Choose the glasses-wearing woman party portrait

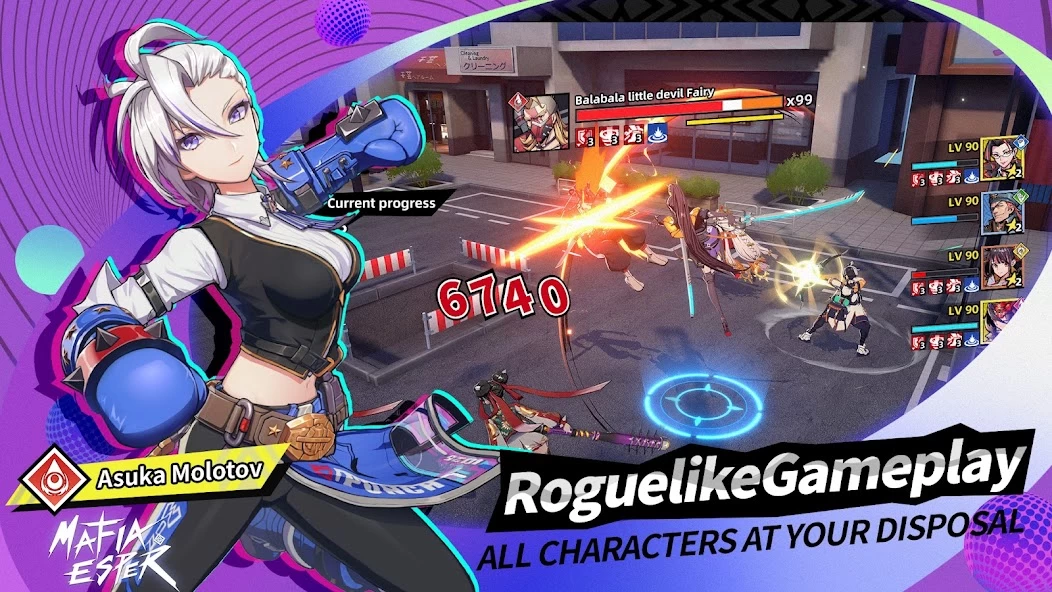click(x=1001, y=158)
